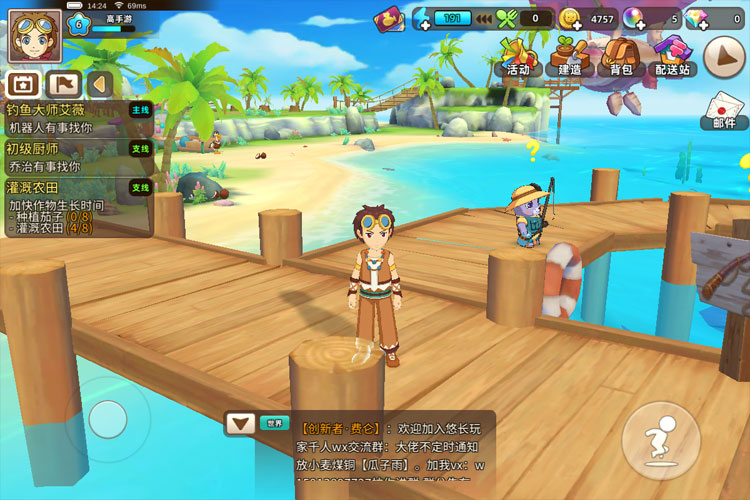Image resolution: width=750 pixels, height=500 pixels.
Task: Open the 背包 backpack
Action: [x=621, y=56]
